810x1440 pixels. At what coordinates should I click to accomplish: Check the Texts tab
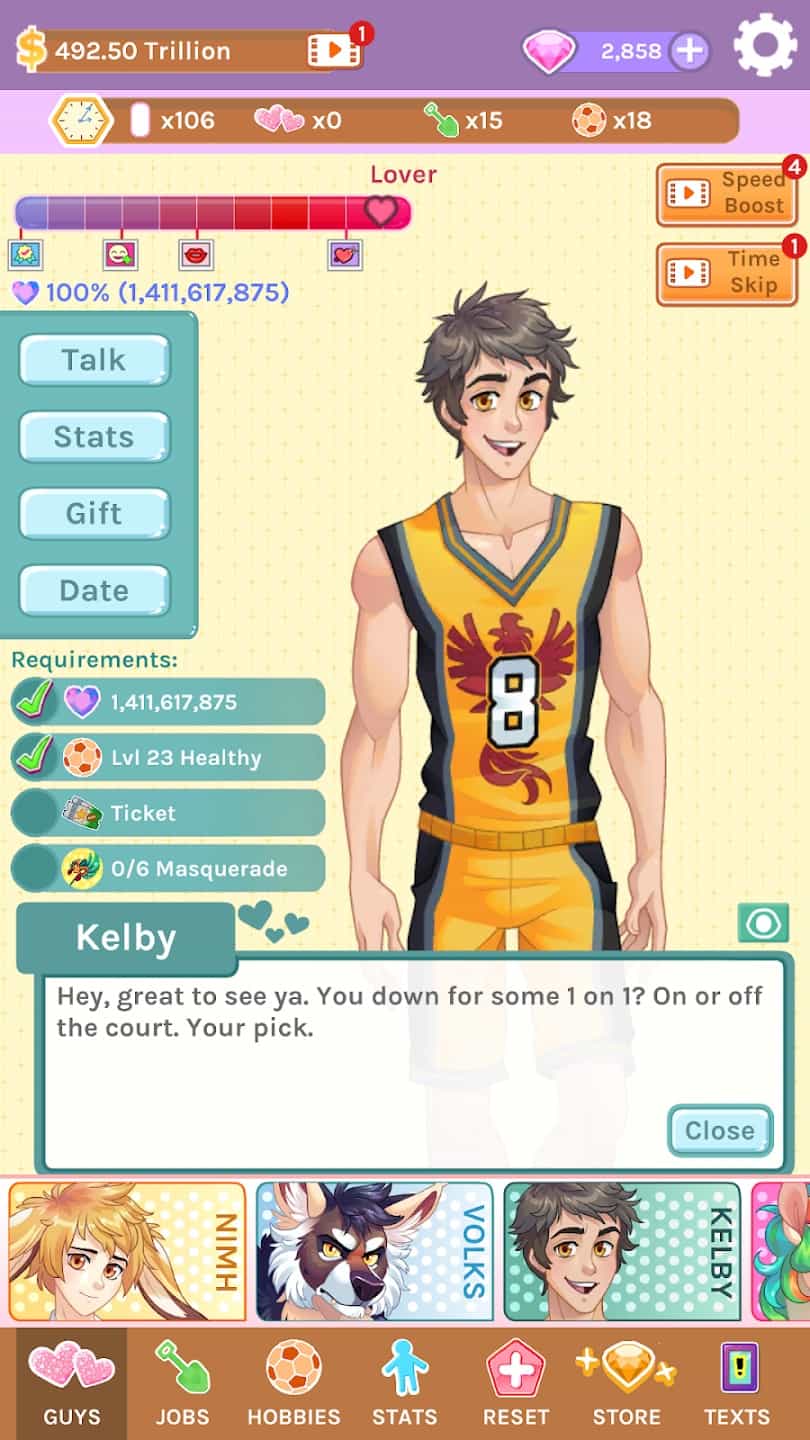737,1385
